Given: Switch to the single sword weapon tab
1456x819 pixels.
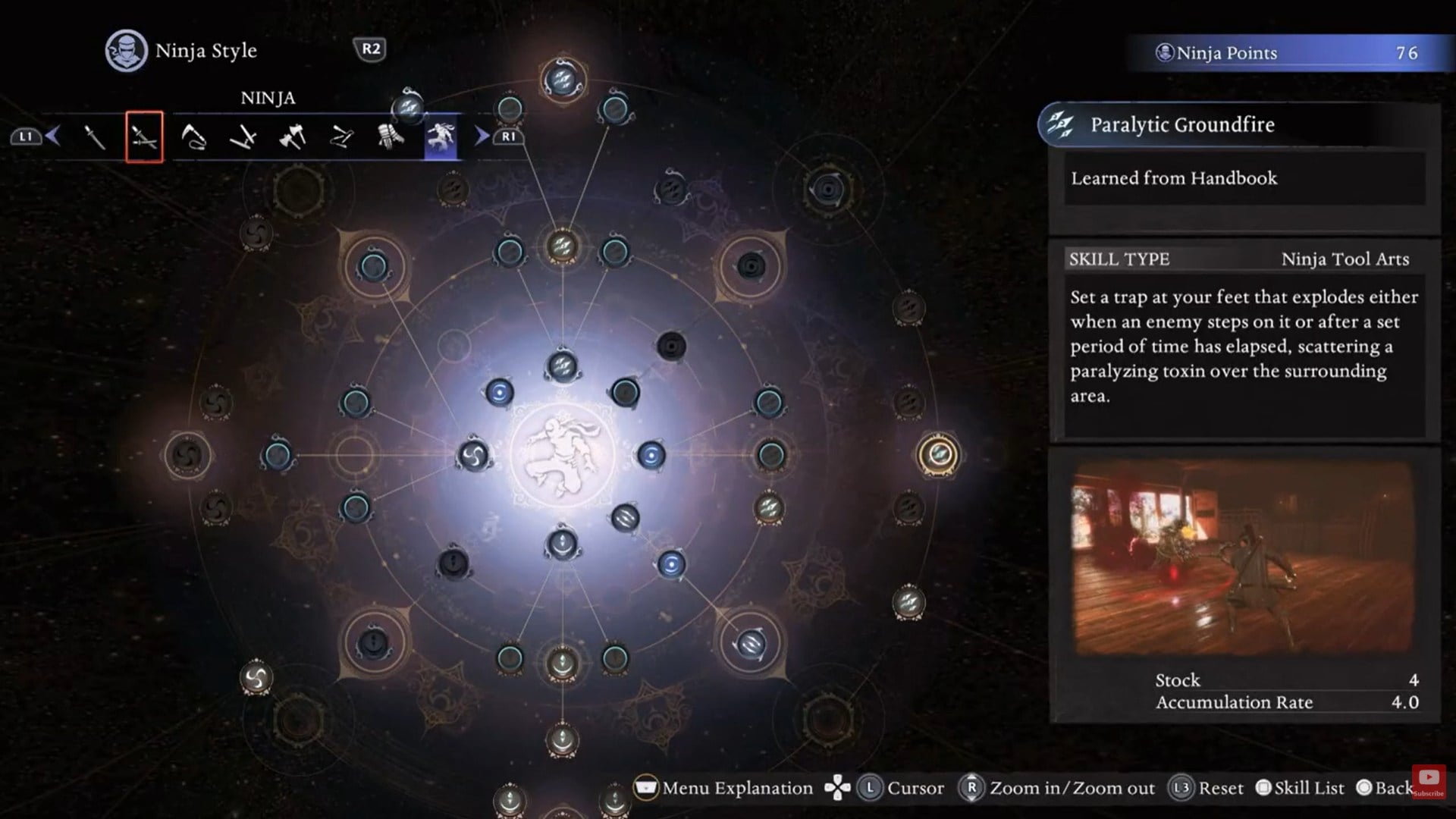Looking at the screenshot, I should point(94,137).
